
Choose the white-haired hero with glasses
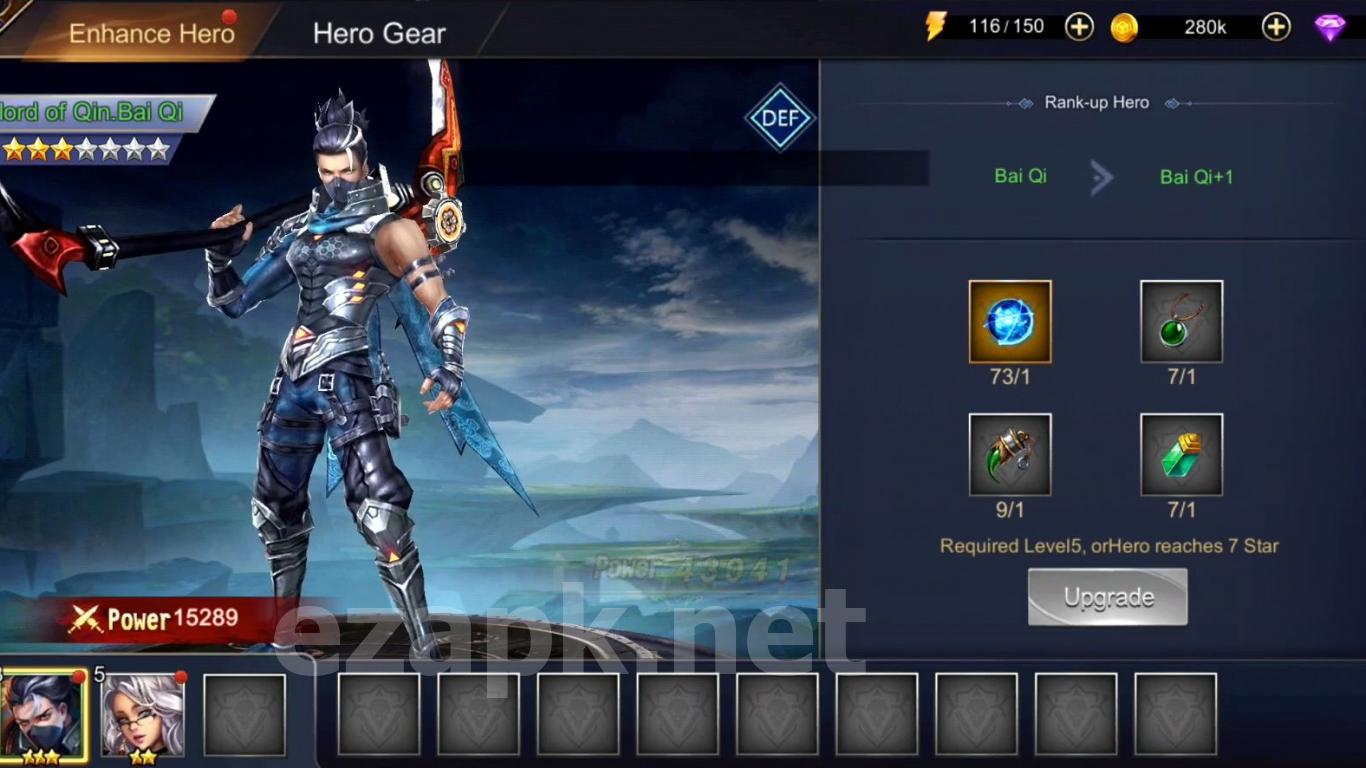click(x=143, y=714)
